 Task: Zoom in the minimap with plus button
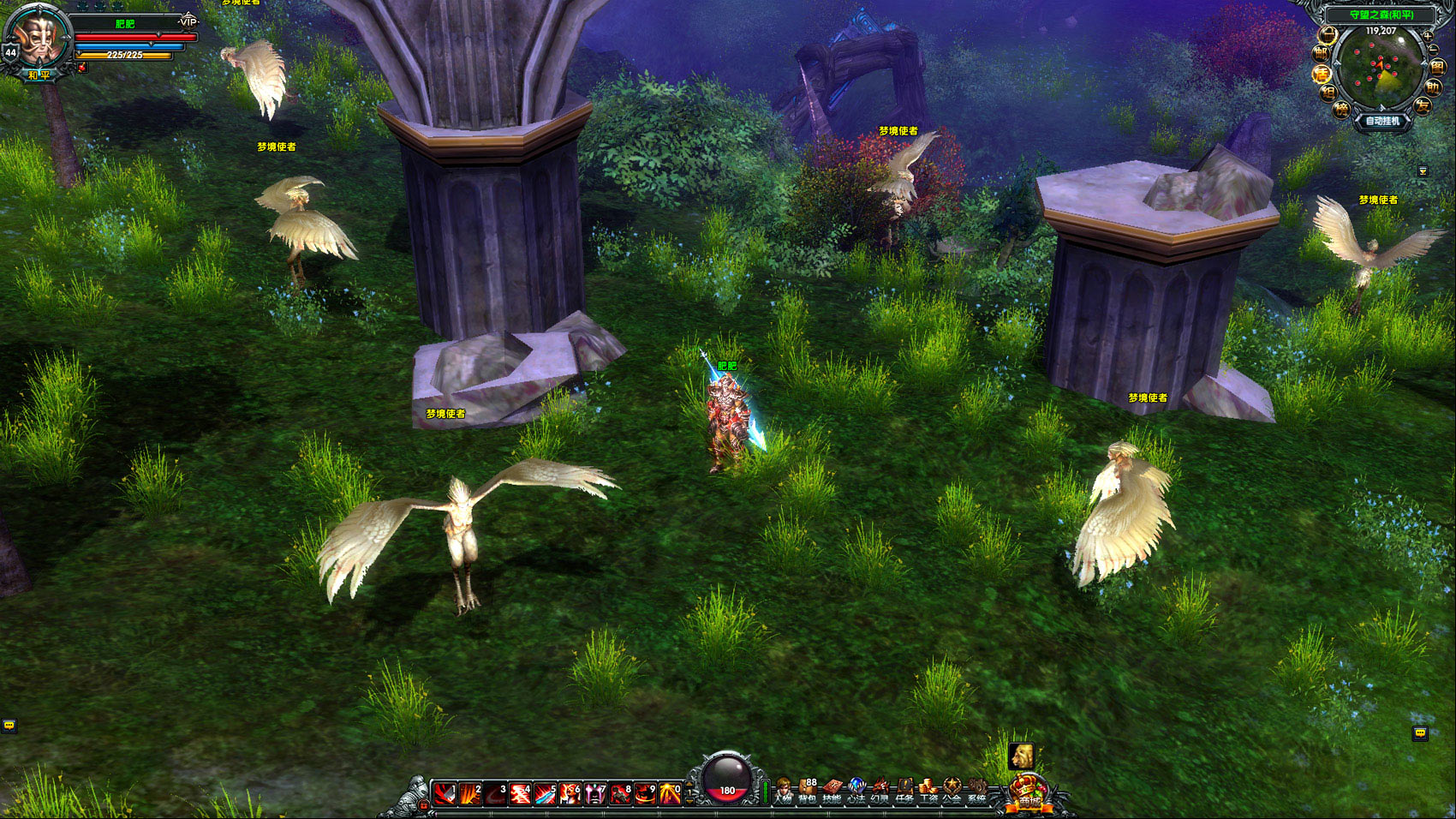click(1427, 36)
